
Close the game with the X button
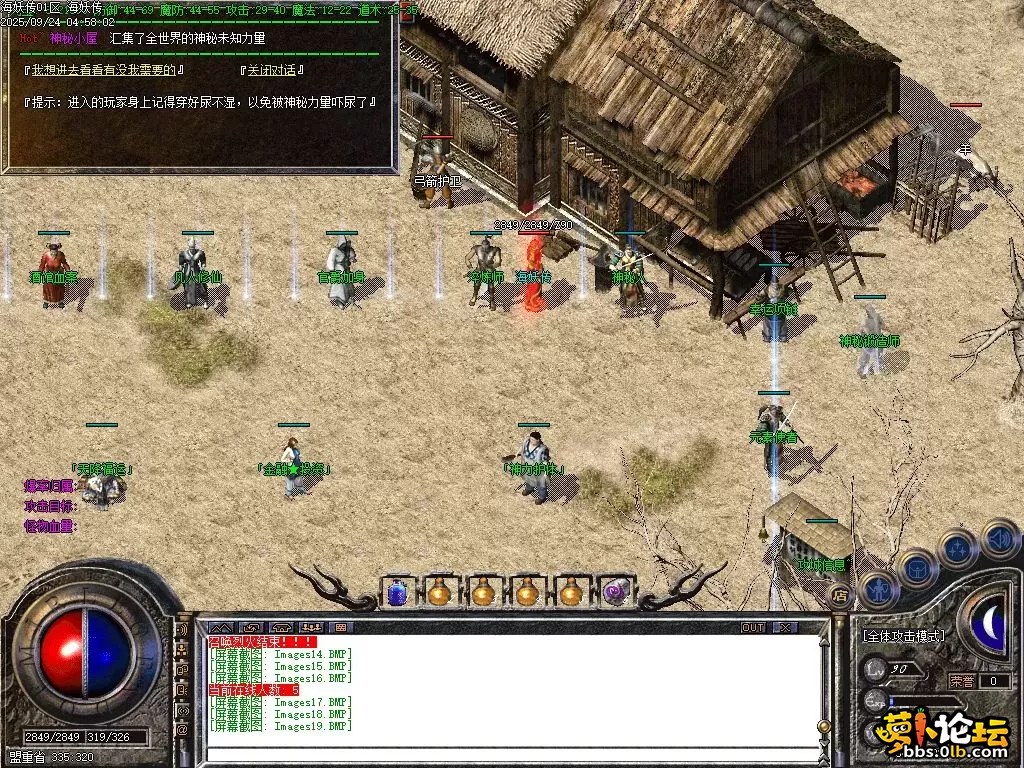(785, 627)
